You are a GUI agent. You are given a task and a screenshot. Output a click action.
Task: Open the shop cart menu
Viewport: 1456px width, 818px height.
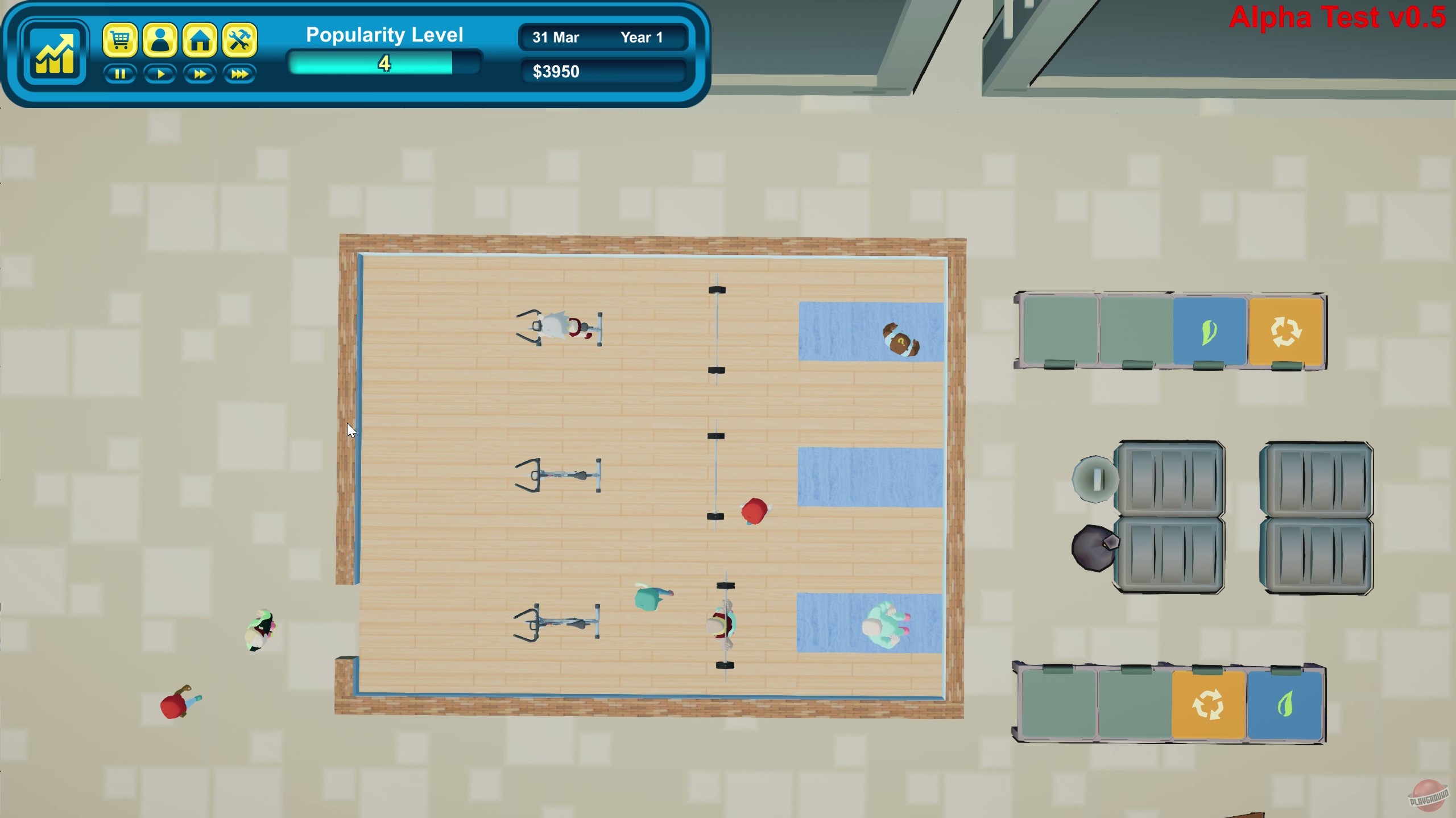point(122,40)
